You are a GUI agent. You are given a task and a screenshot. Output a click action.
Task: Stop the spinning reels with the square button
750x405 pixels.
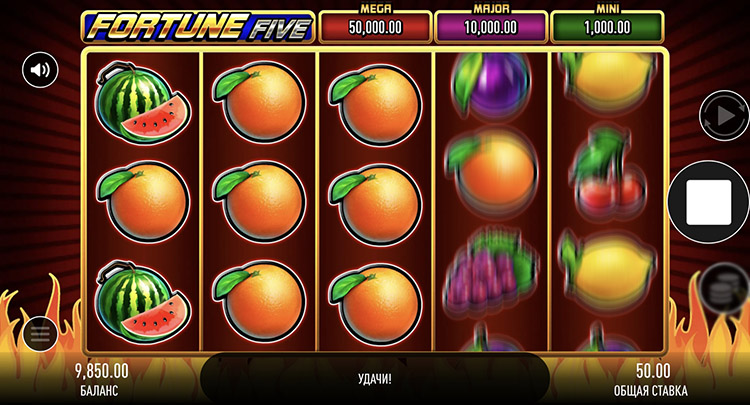pyautogui.click(x=710, y=201)
